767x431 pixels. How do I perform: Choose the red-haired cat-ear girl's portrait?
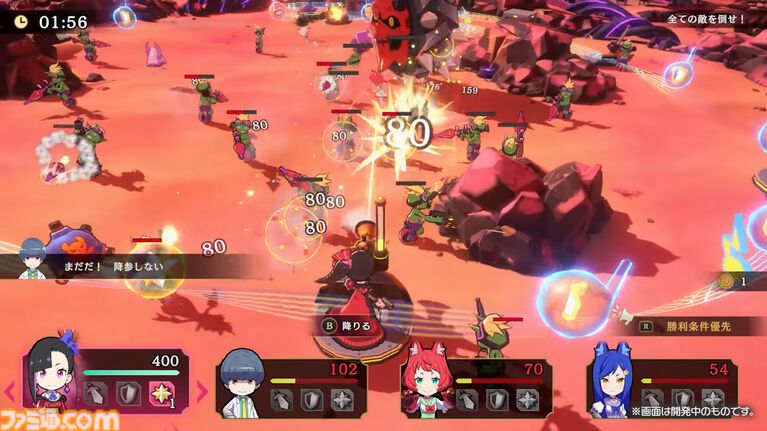426,386
